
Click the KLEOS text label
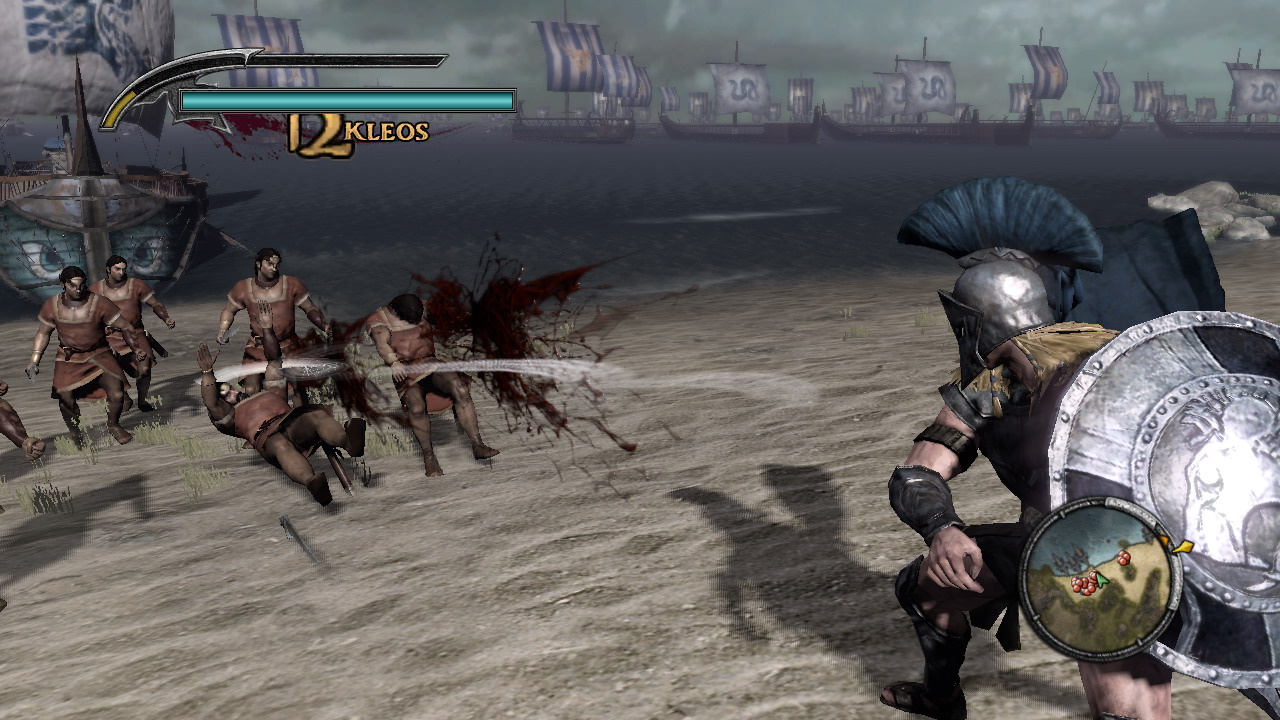(385, 130)
